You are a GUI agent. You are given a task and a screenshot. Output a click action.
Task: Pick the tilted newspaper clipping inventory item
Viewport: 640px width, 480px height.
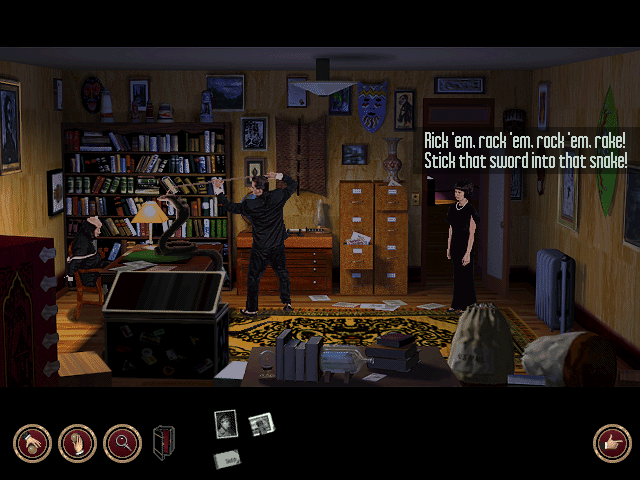261,425
